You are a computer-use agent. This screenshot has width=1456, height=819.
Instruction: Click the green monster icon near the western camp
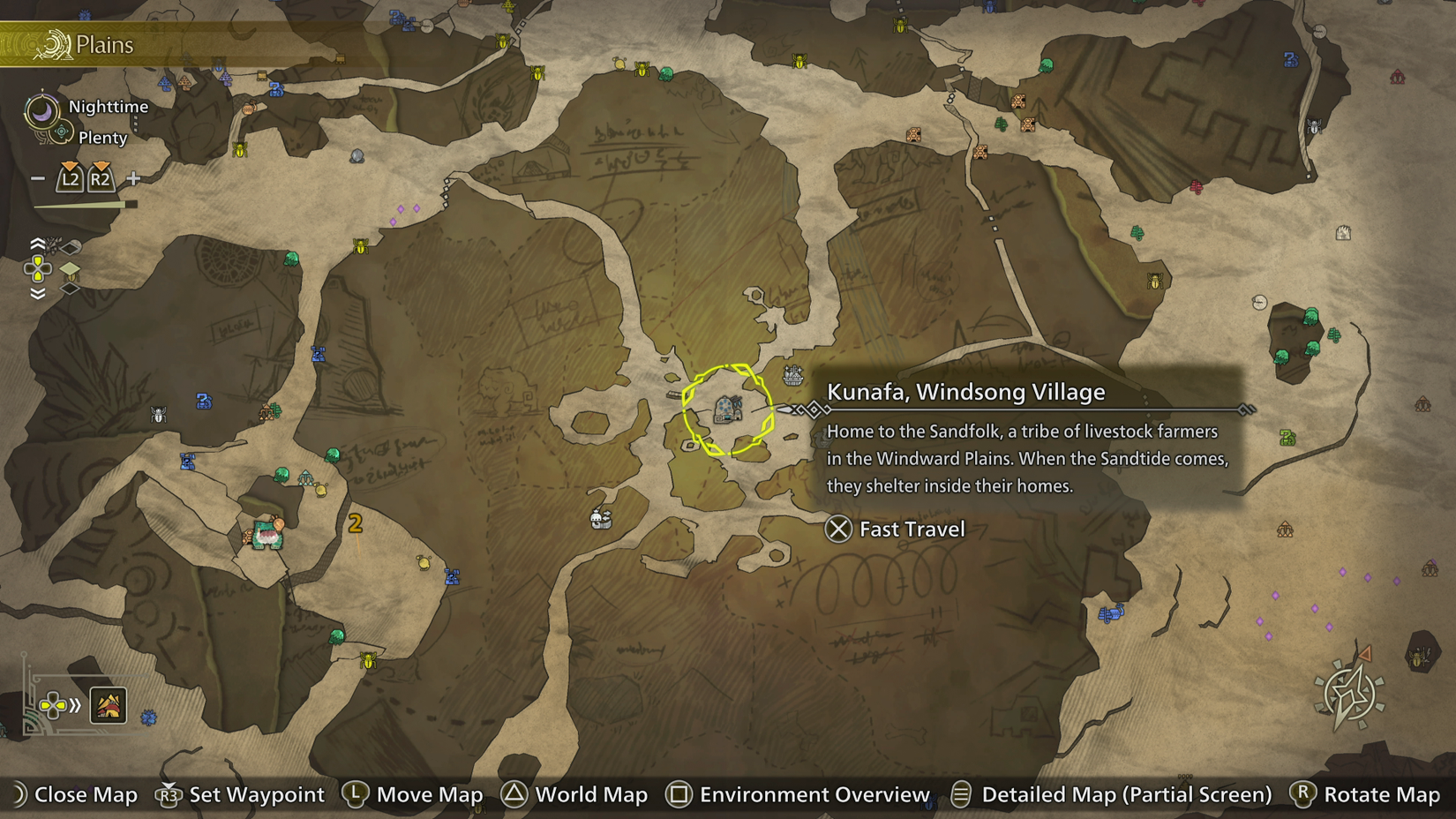pos(282,474)
